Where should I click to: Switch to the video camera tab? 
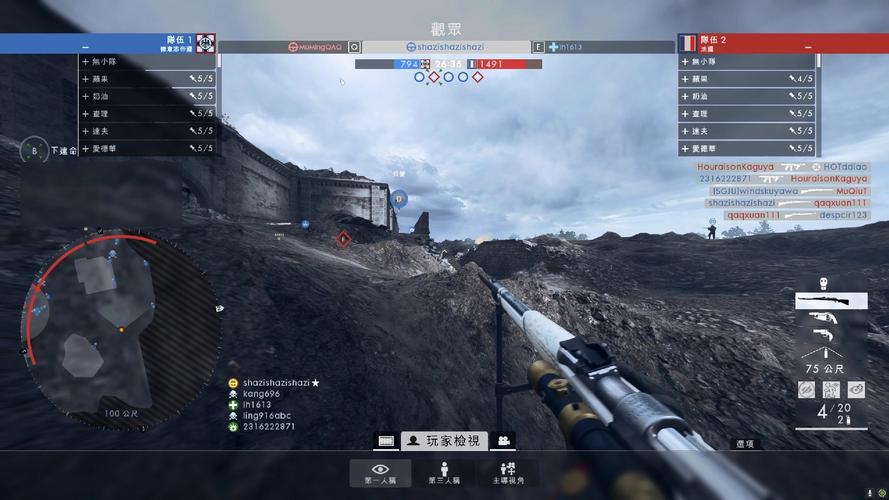[x=506, y=441]
